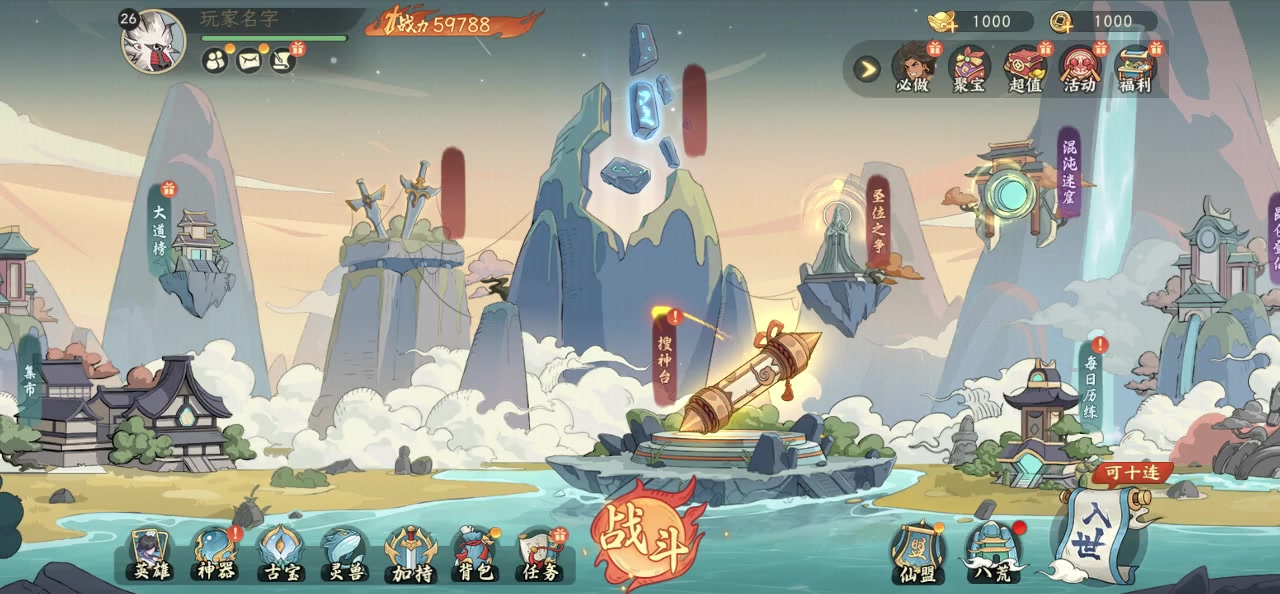Open the 背包 backpack

[x=475, y=555]
